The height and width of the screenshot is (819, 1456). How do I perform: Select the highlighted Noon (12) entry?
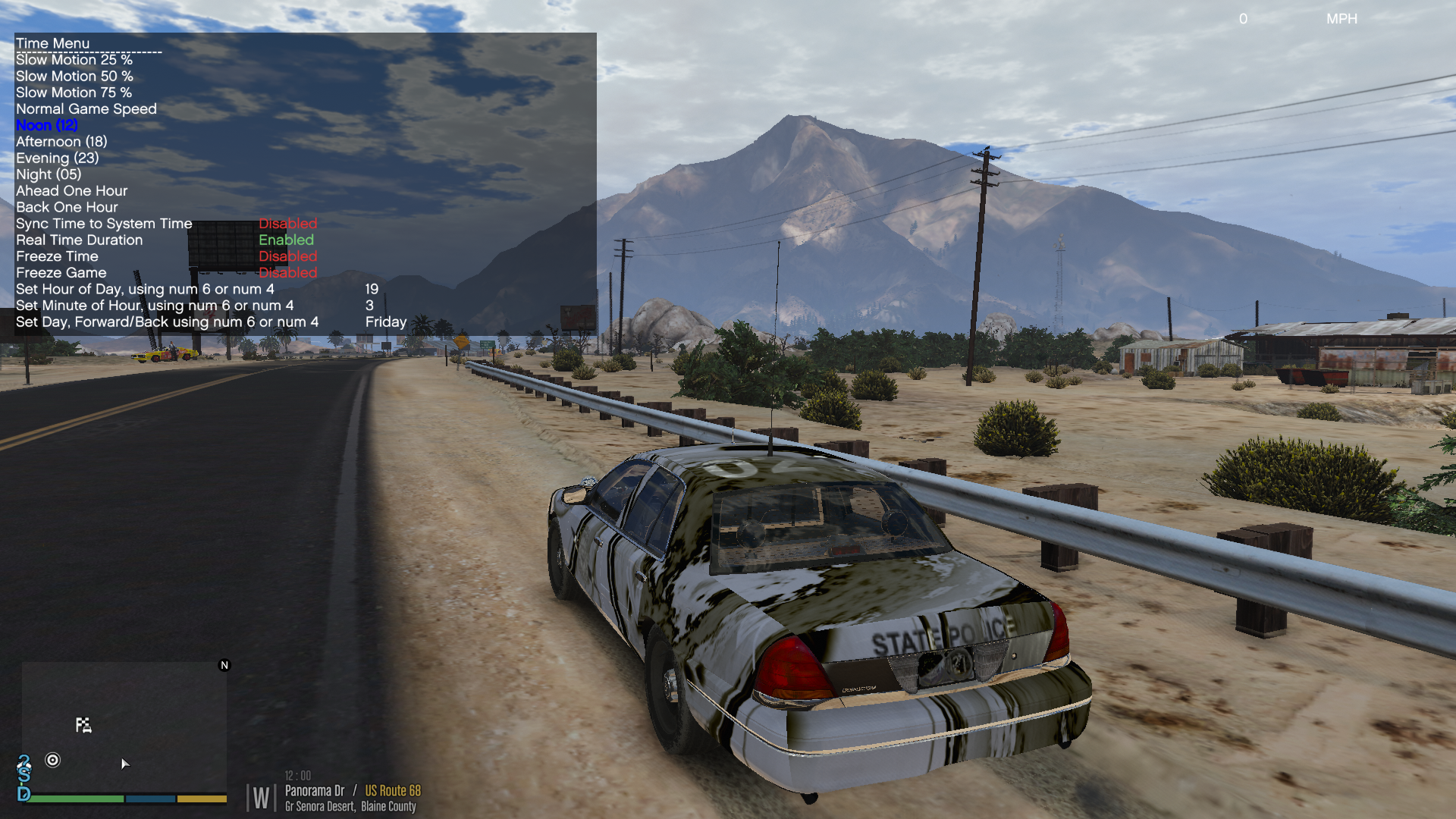pos(47,126)
